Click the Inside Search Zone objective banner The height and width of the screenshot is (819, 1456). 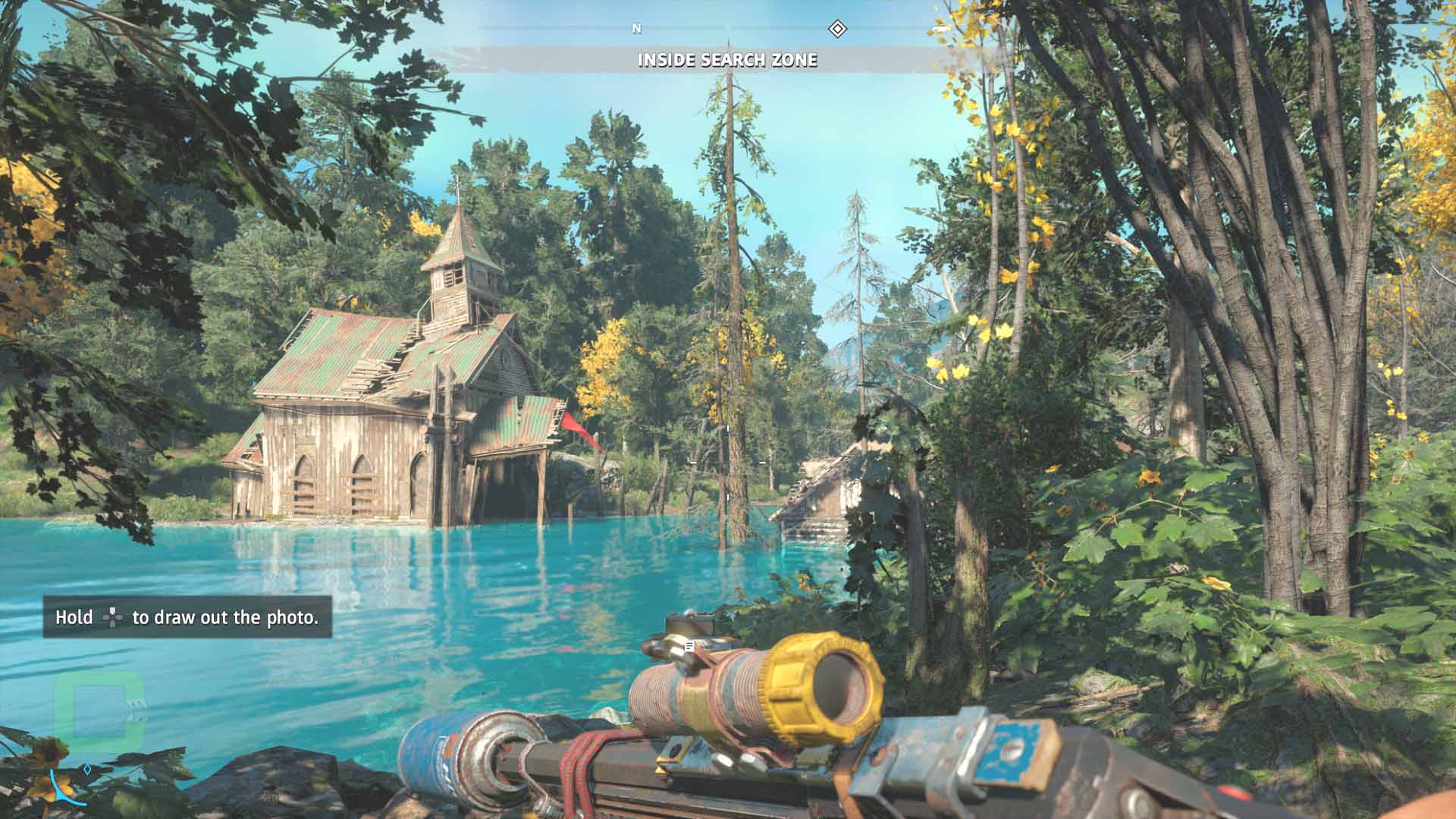pyautogui.click(x=727, y=60)
